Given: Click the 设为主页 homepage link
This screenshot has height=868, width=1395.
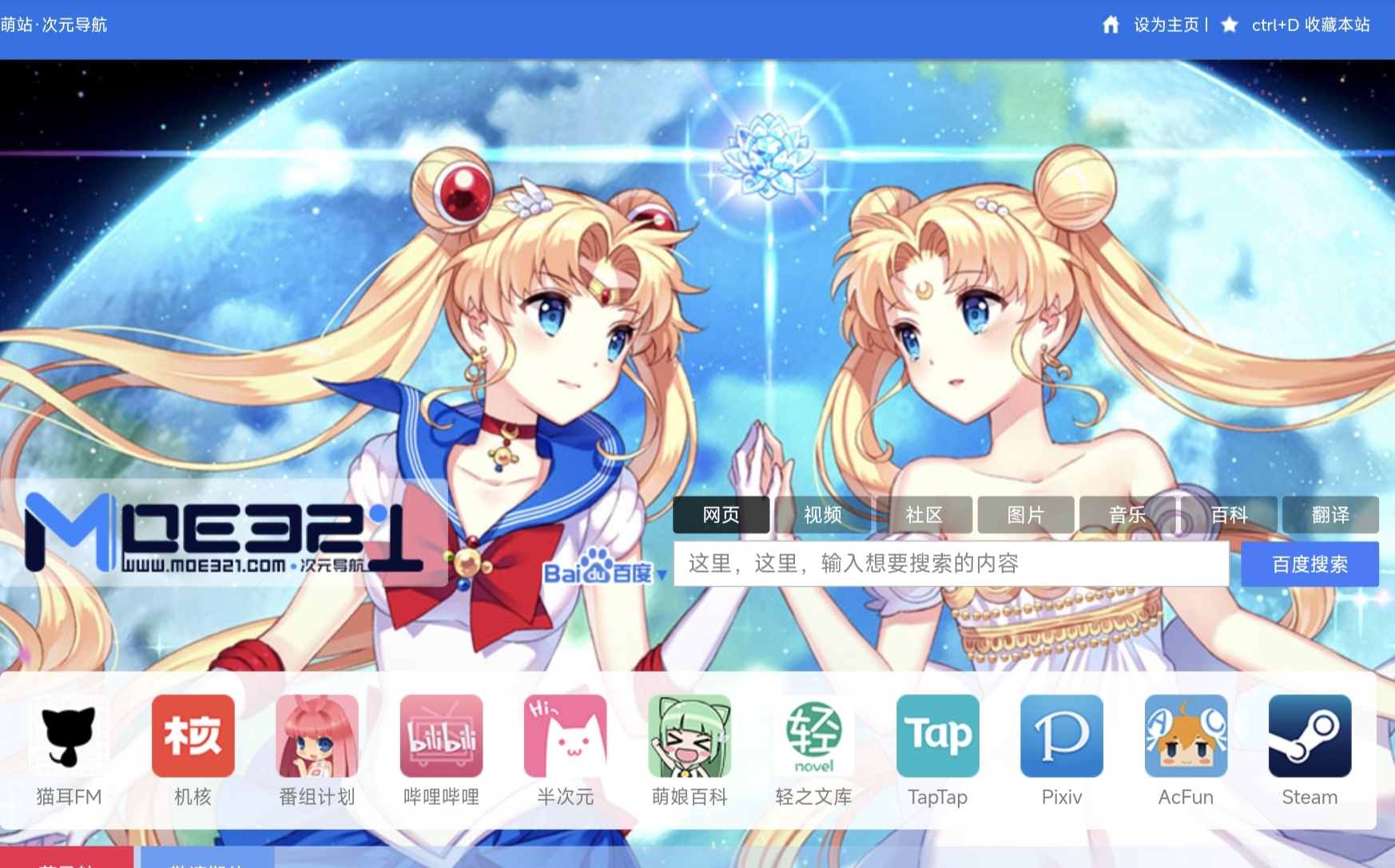Looking at the screenshot, I should (1166, 26).
